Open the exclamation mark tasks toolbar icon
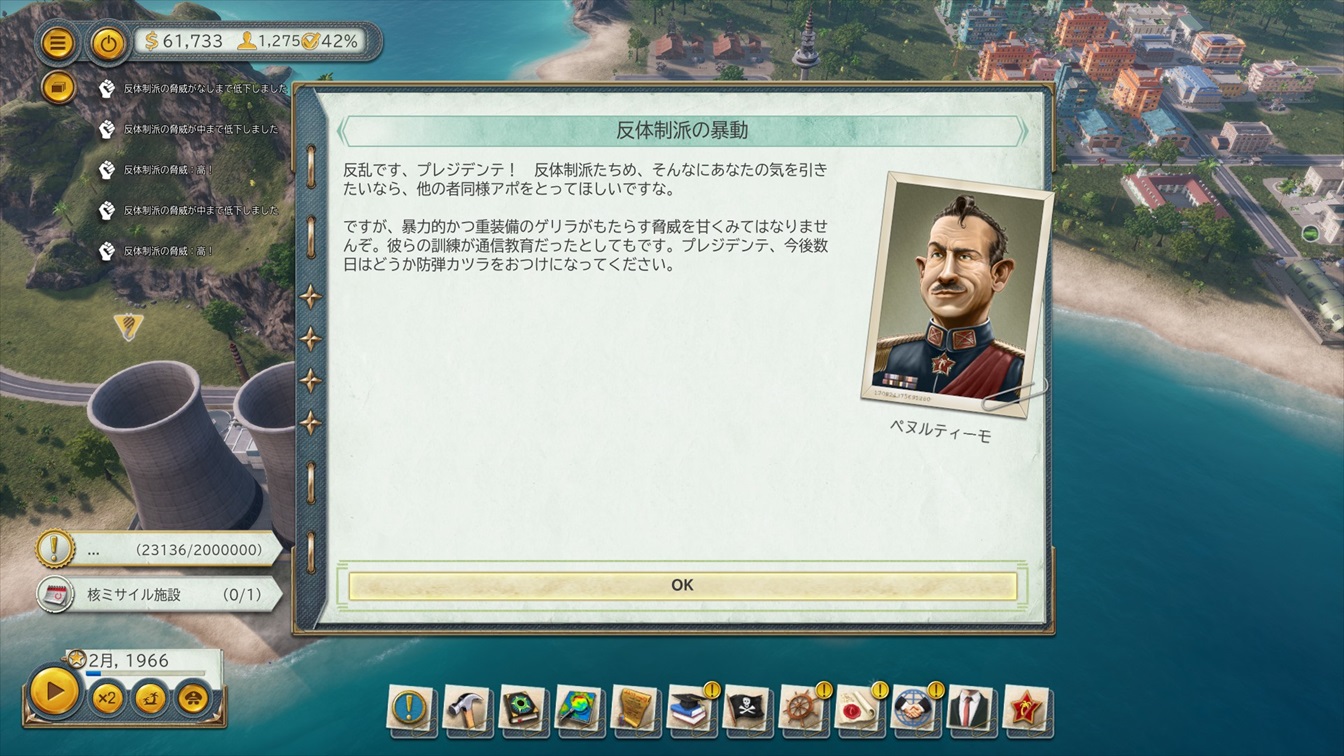 410,708
